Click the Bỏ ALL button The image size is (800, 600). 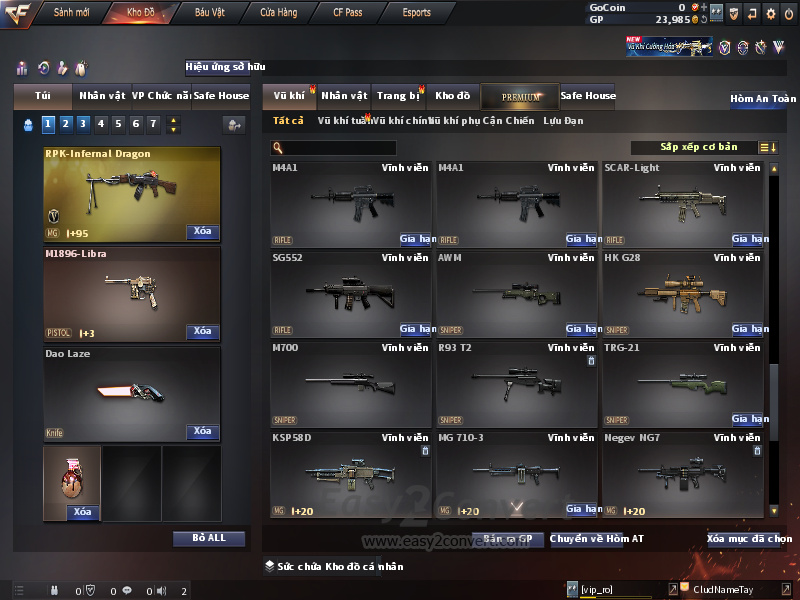(x=209, y=538)
